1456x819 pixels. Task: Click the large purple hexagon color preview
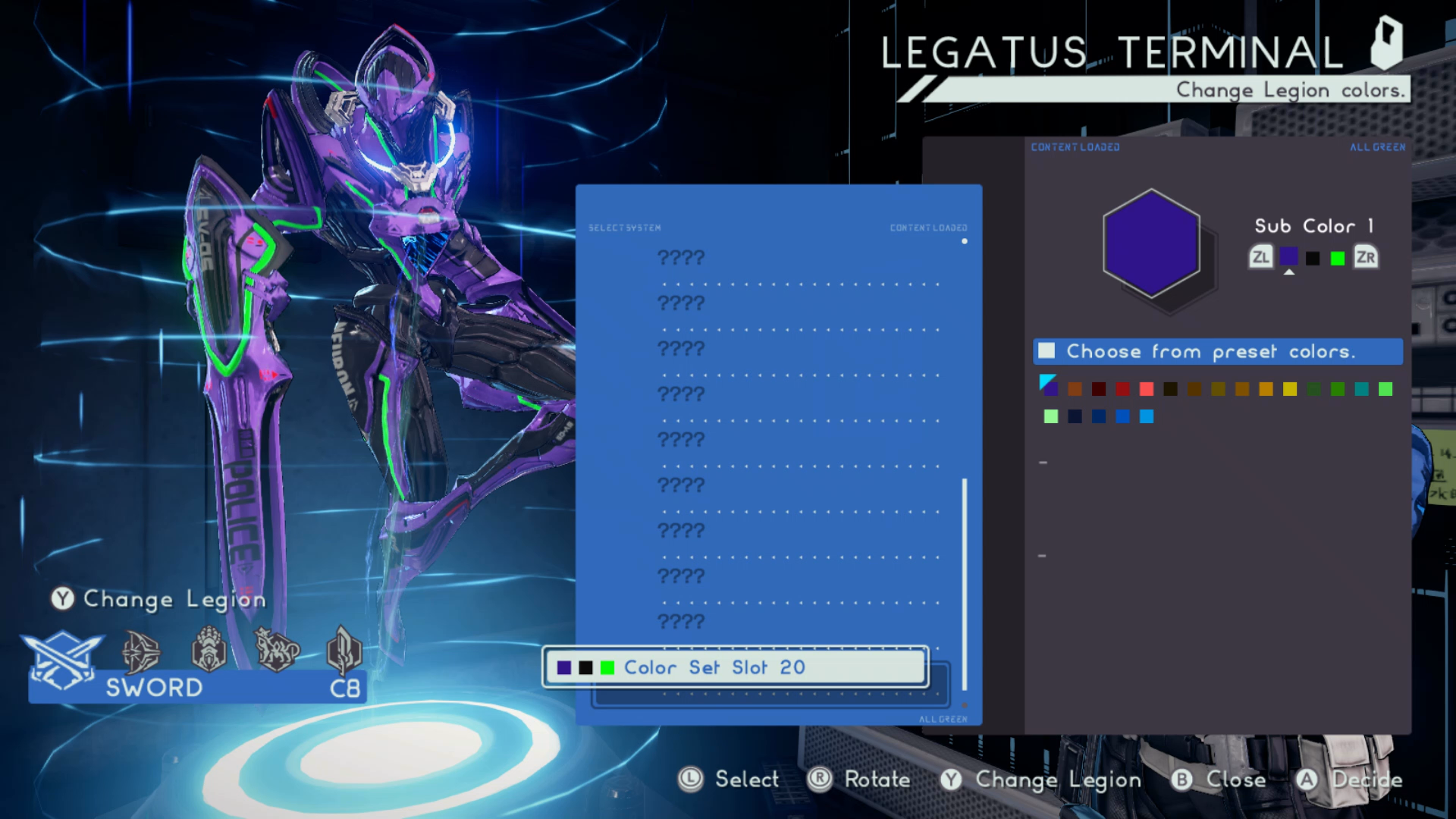click(x=1151, y=244)
